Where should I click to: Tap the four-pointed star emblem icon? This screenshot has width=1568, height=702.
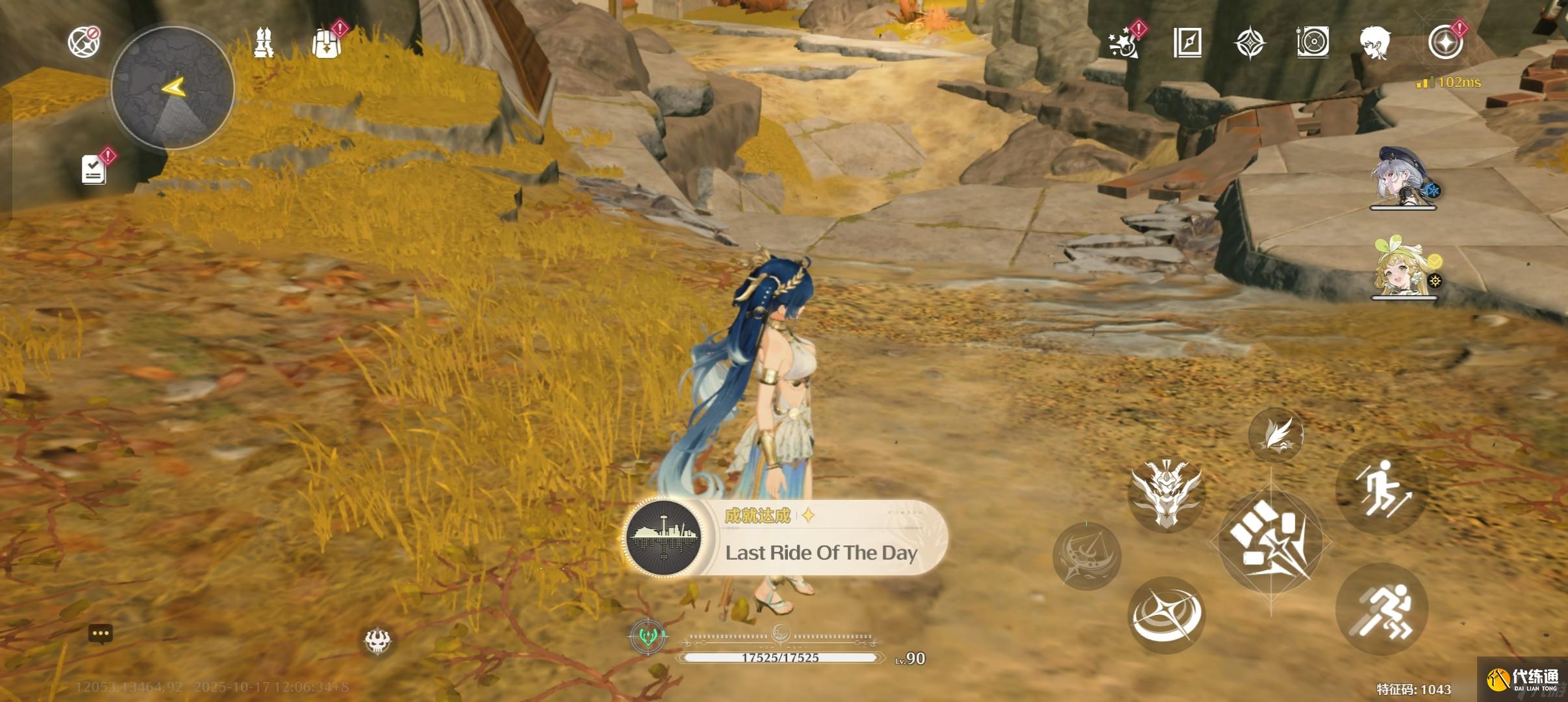(x=1250, y=44)
